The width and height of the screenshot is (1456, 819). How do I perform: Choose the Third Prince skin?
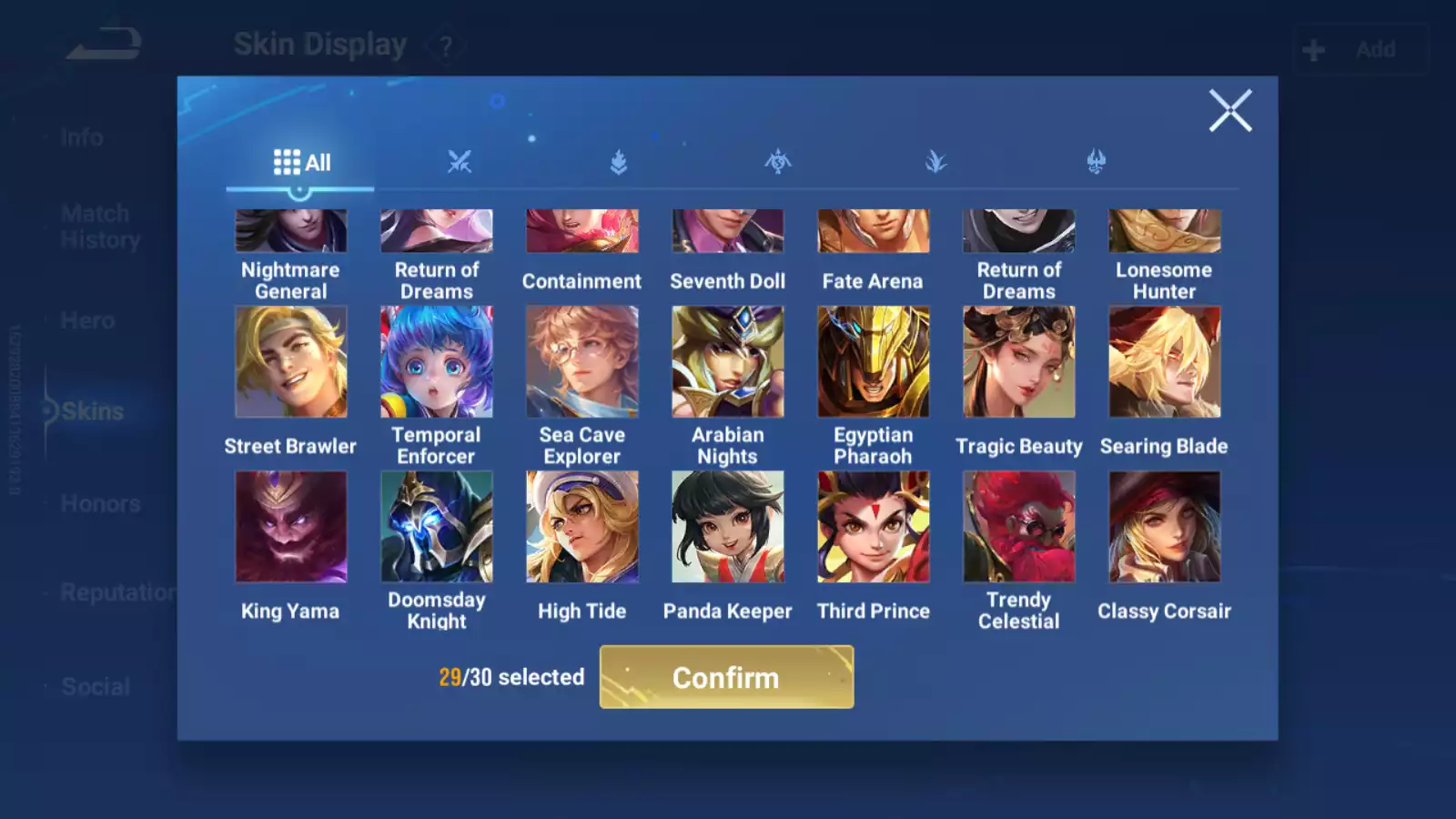point(873,527)
